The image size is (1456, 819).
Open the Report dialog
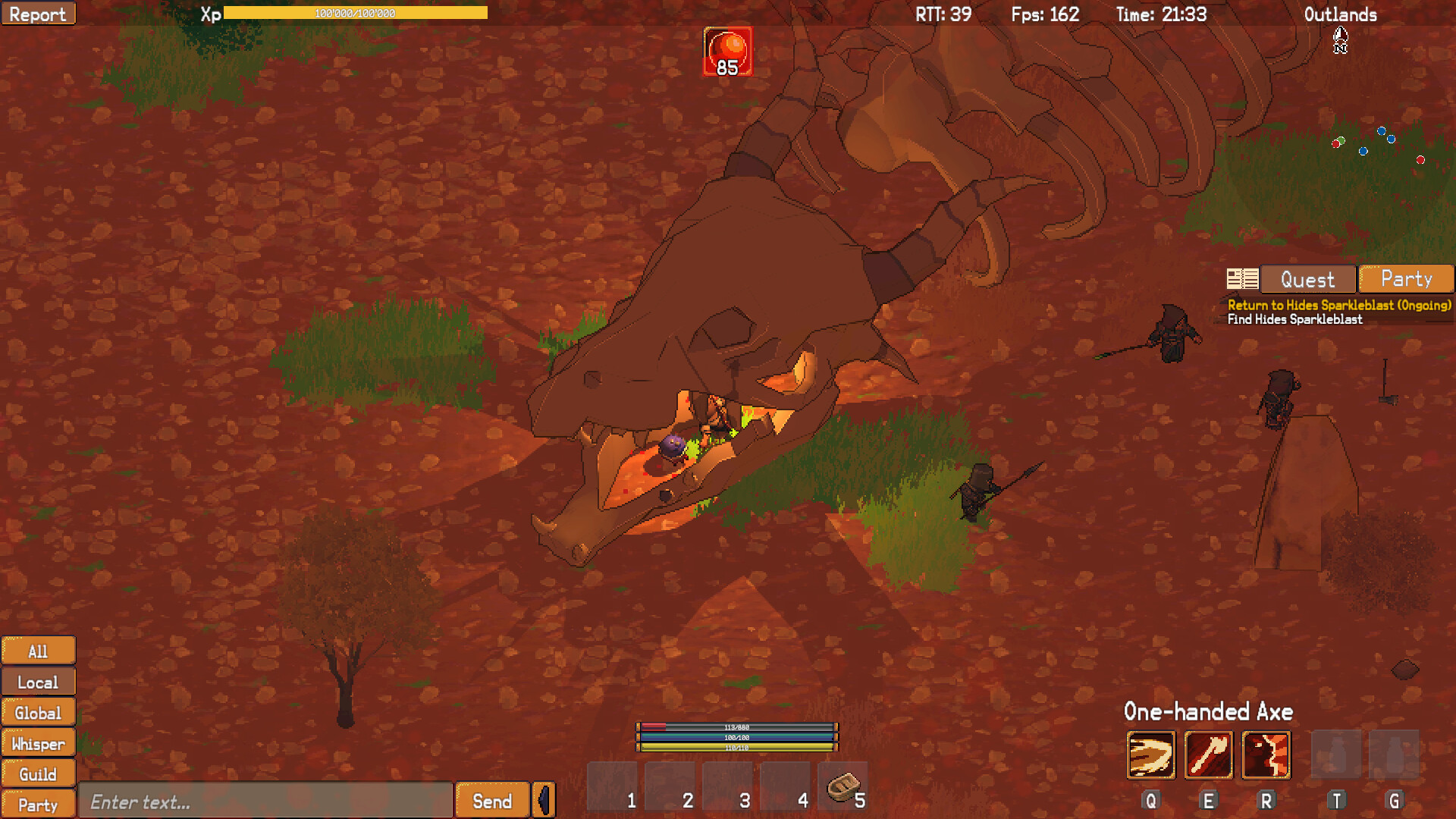coord(39,13)
